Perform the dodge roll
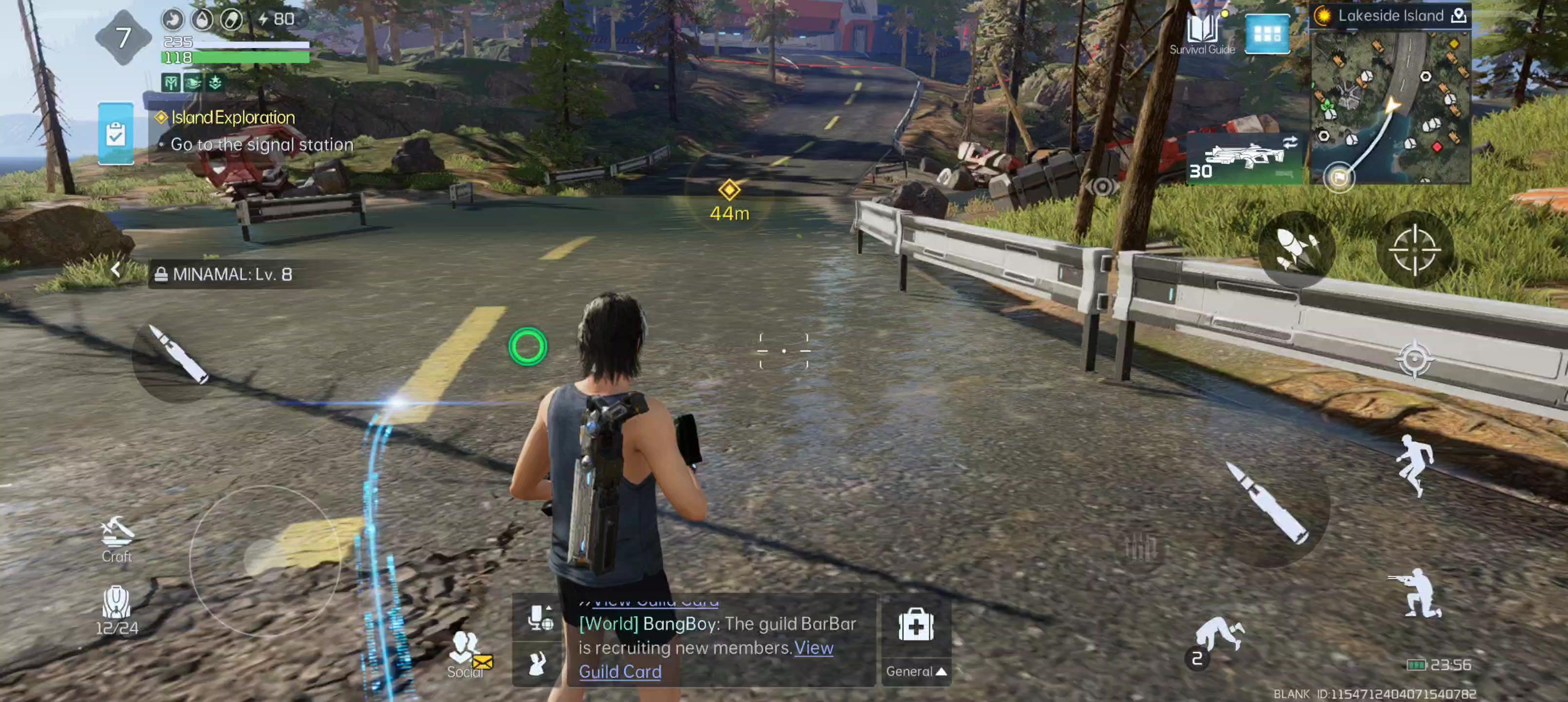Viewport: 1568px width, 702px height. coord(1217,637)
